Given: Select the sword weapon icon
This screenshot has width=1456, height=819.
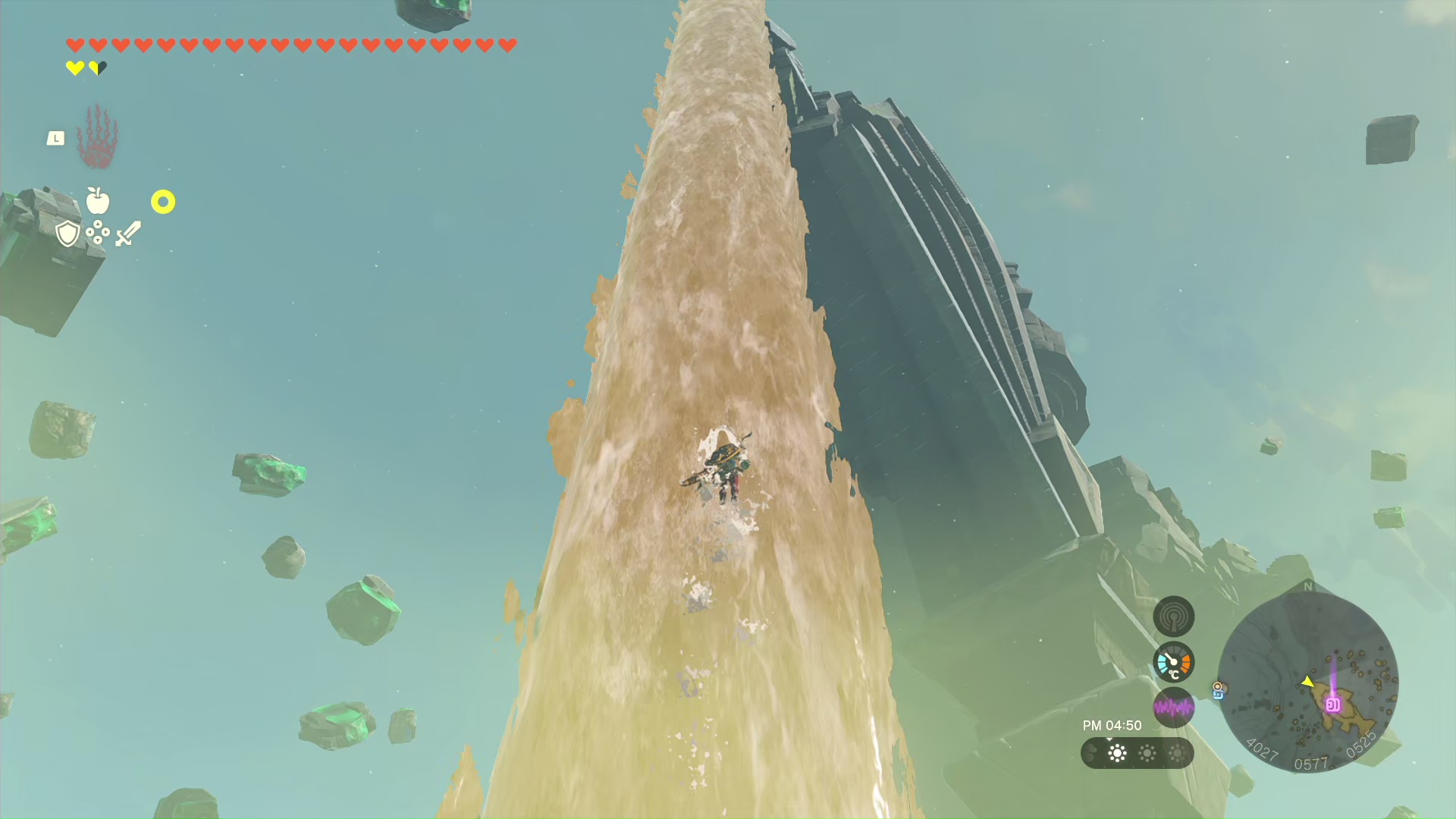Looking at the screenshot, I should (128, 234).
